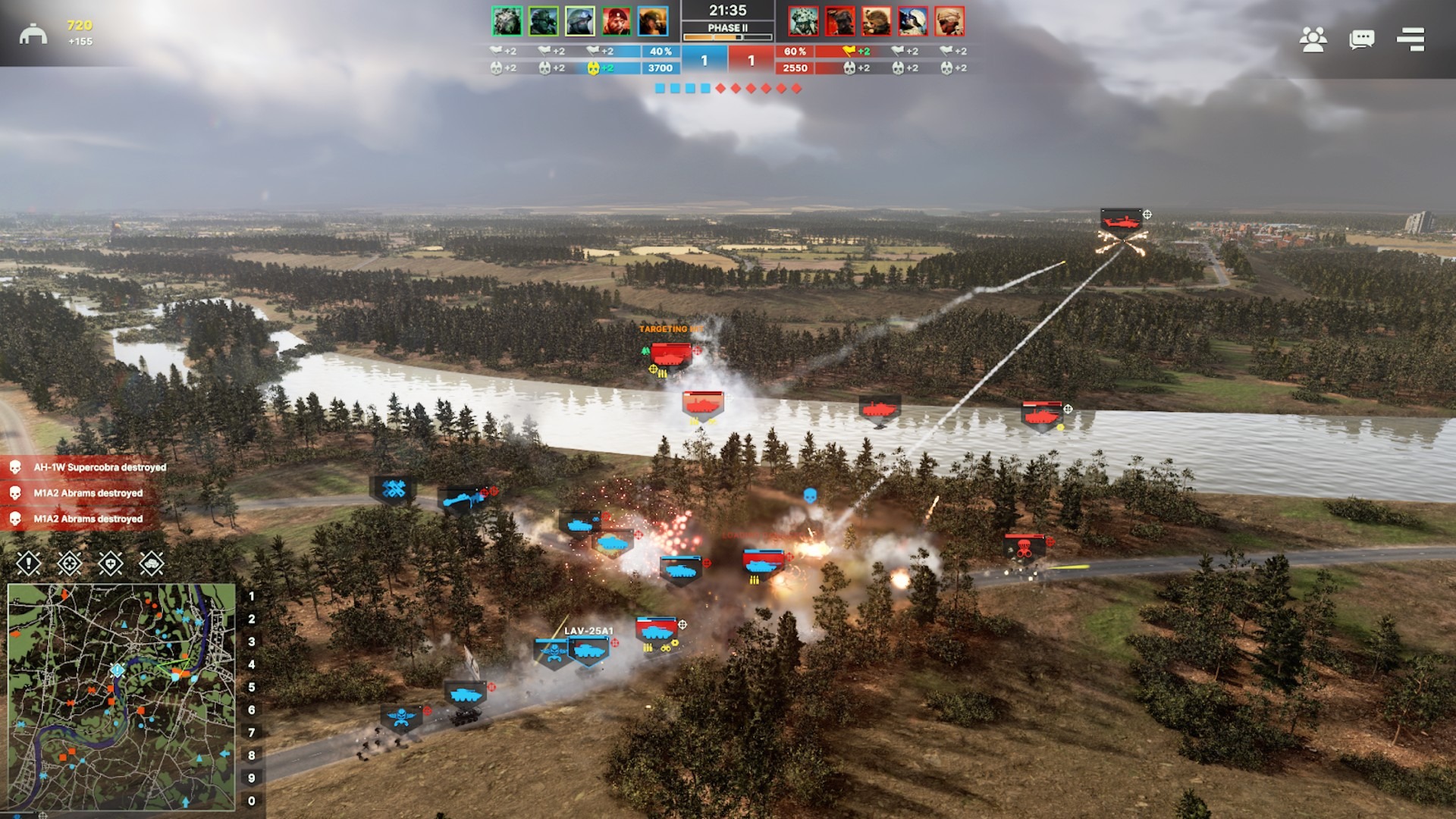The height and width of the screenshot is (819, 1456).
Task: Select control group number 5
Action: tap(252, 687)
